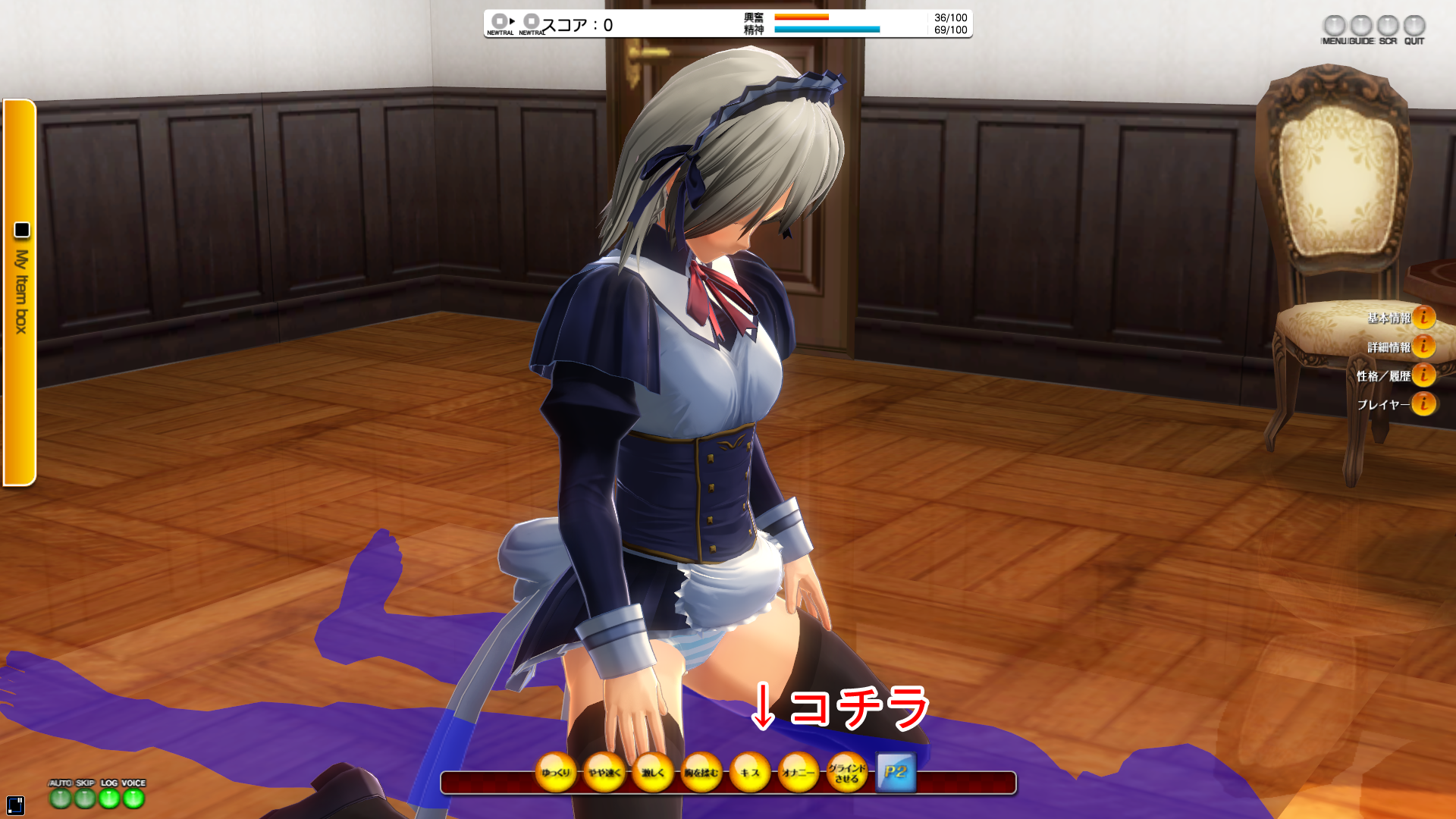
Task: Select the ゆっくり action button
Action: click(556, 773)
